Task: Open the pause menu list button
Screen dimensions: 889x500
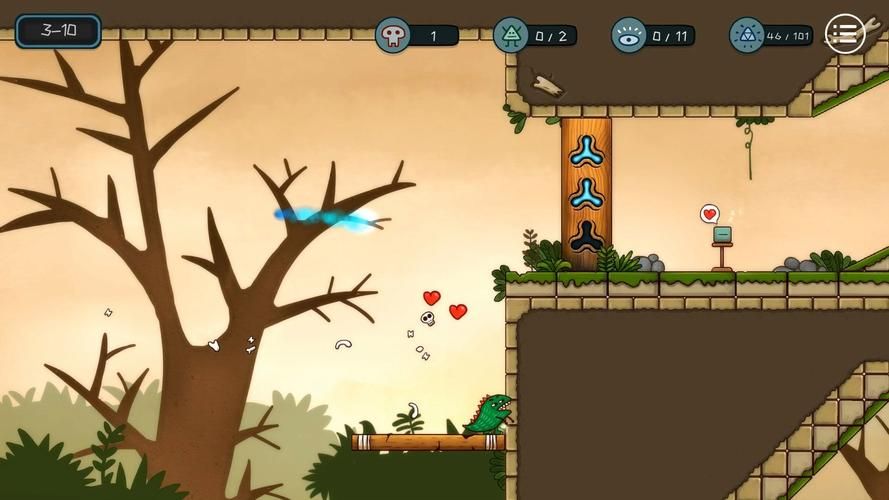Action: [845, 34]
